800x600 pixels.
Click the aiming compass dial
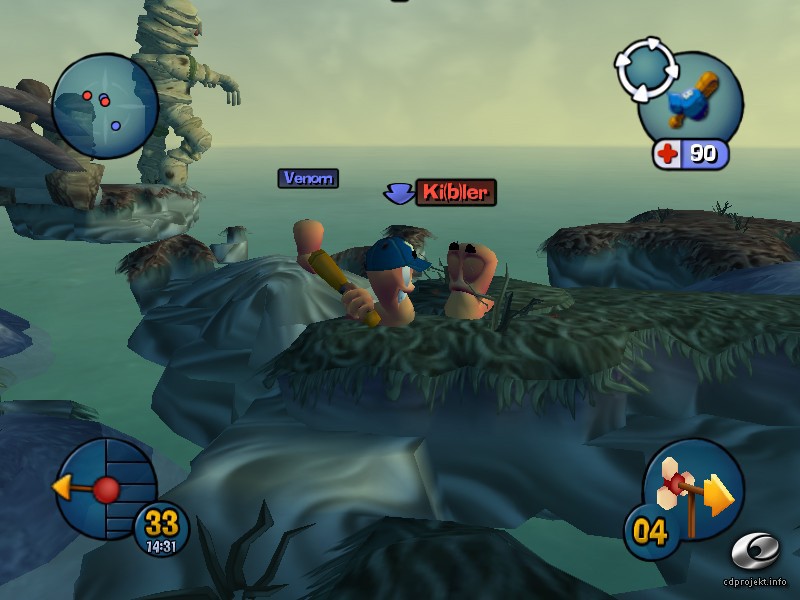(x=105, y=488)
